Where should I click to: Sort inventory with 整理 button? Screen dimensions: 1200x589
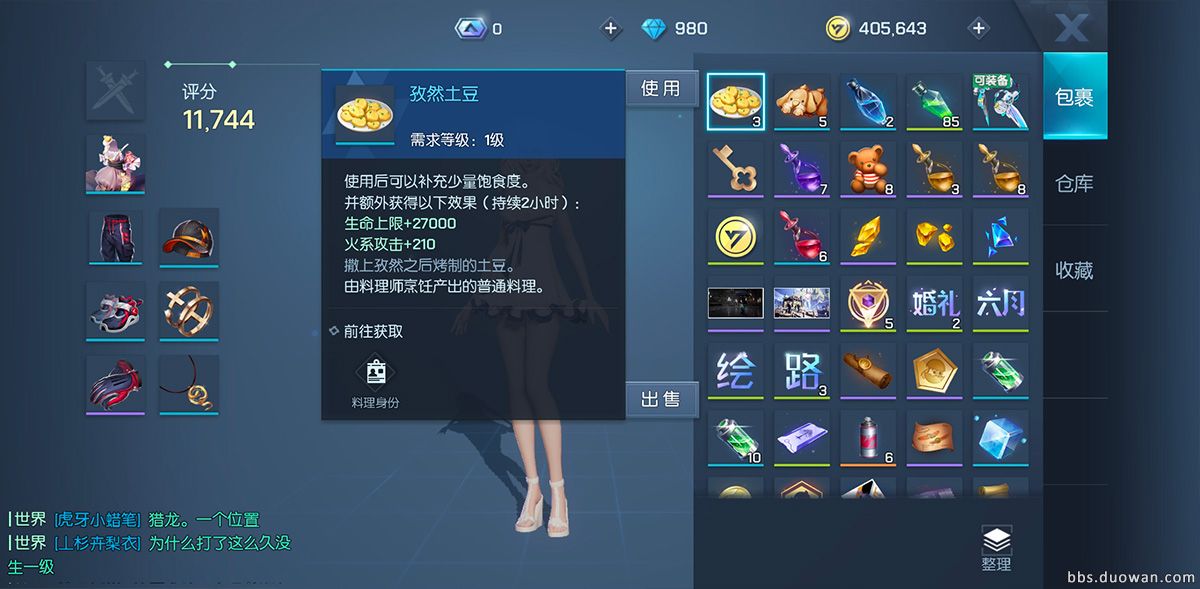pyautogui.click(x=996, y=549)
